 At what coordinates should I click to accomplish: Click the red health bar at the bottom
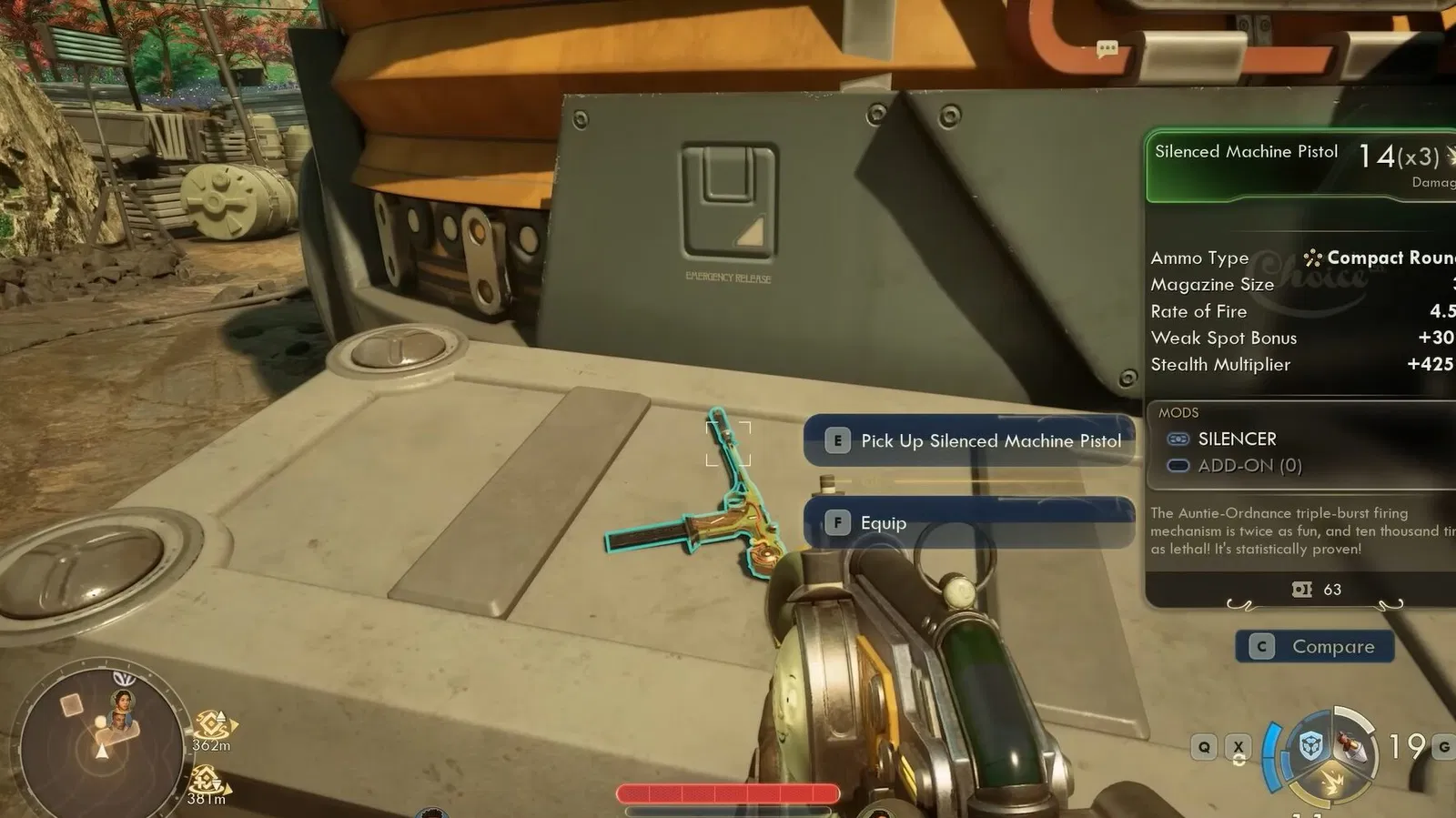[x=728, y=793]
